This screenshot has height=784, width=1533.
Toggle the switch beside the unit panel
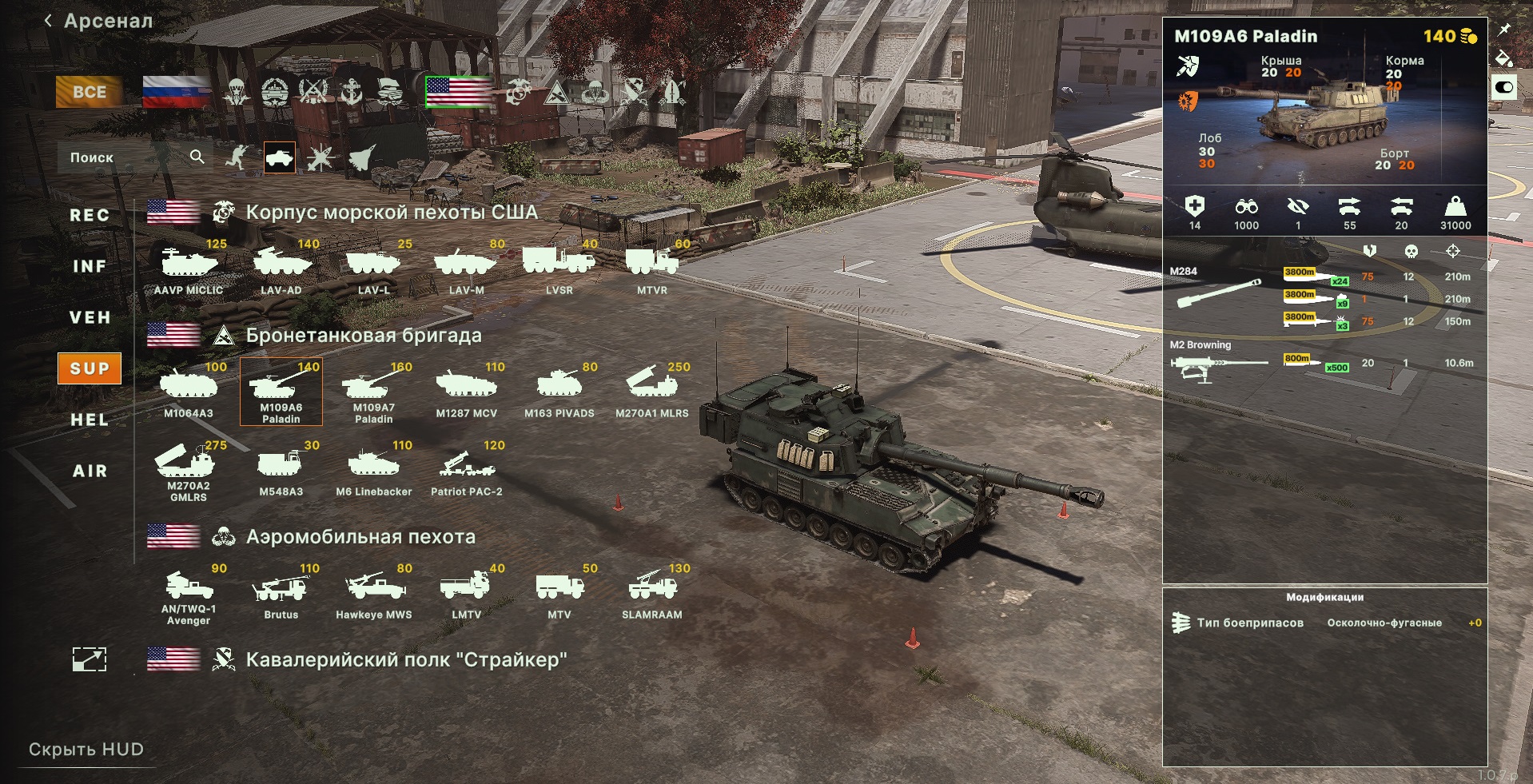(x=1503, y=87)
